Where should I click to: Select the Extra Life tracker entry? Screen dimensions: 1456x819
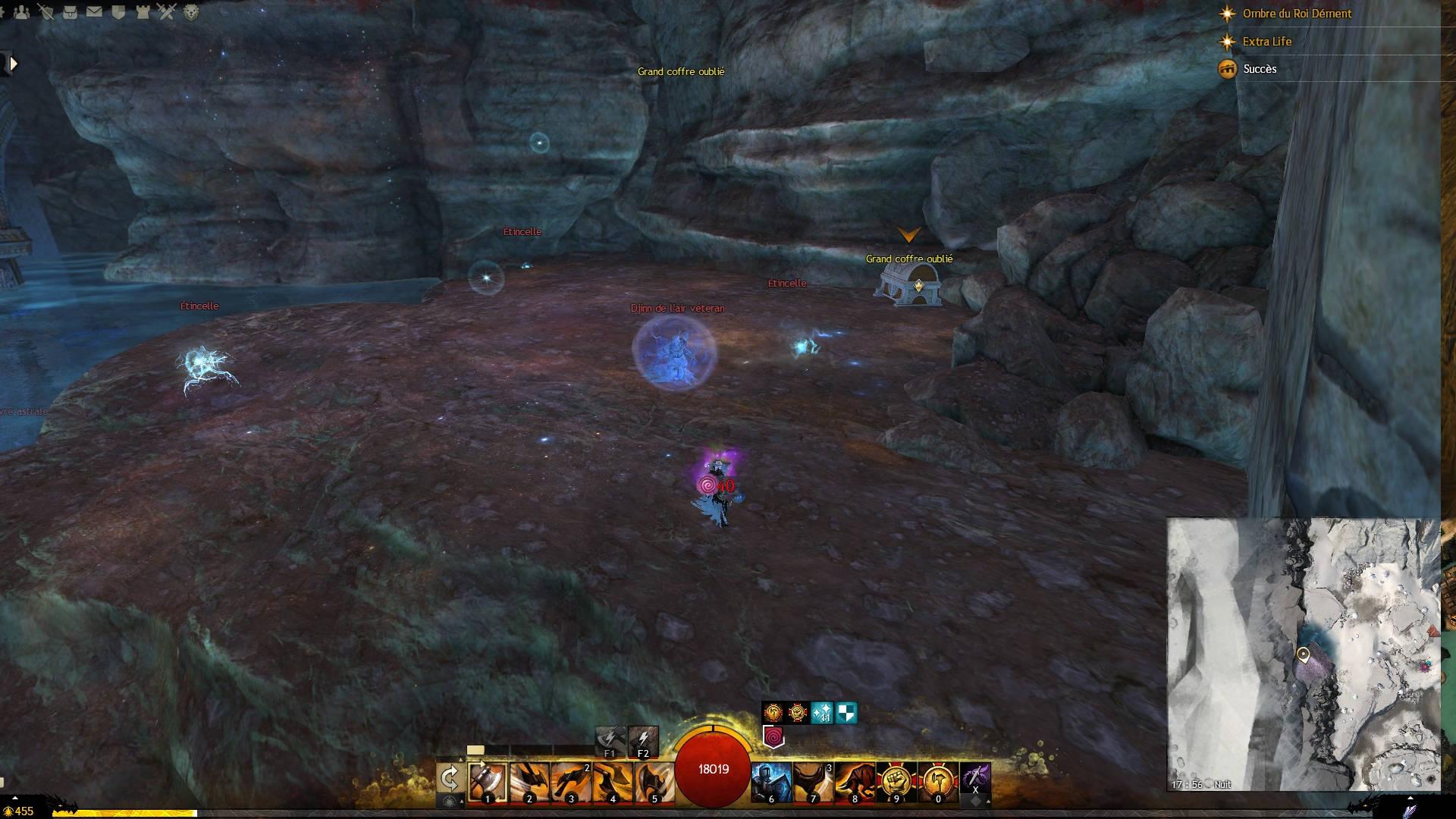(1266, 42)
